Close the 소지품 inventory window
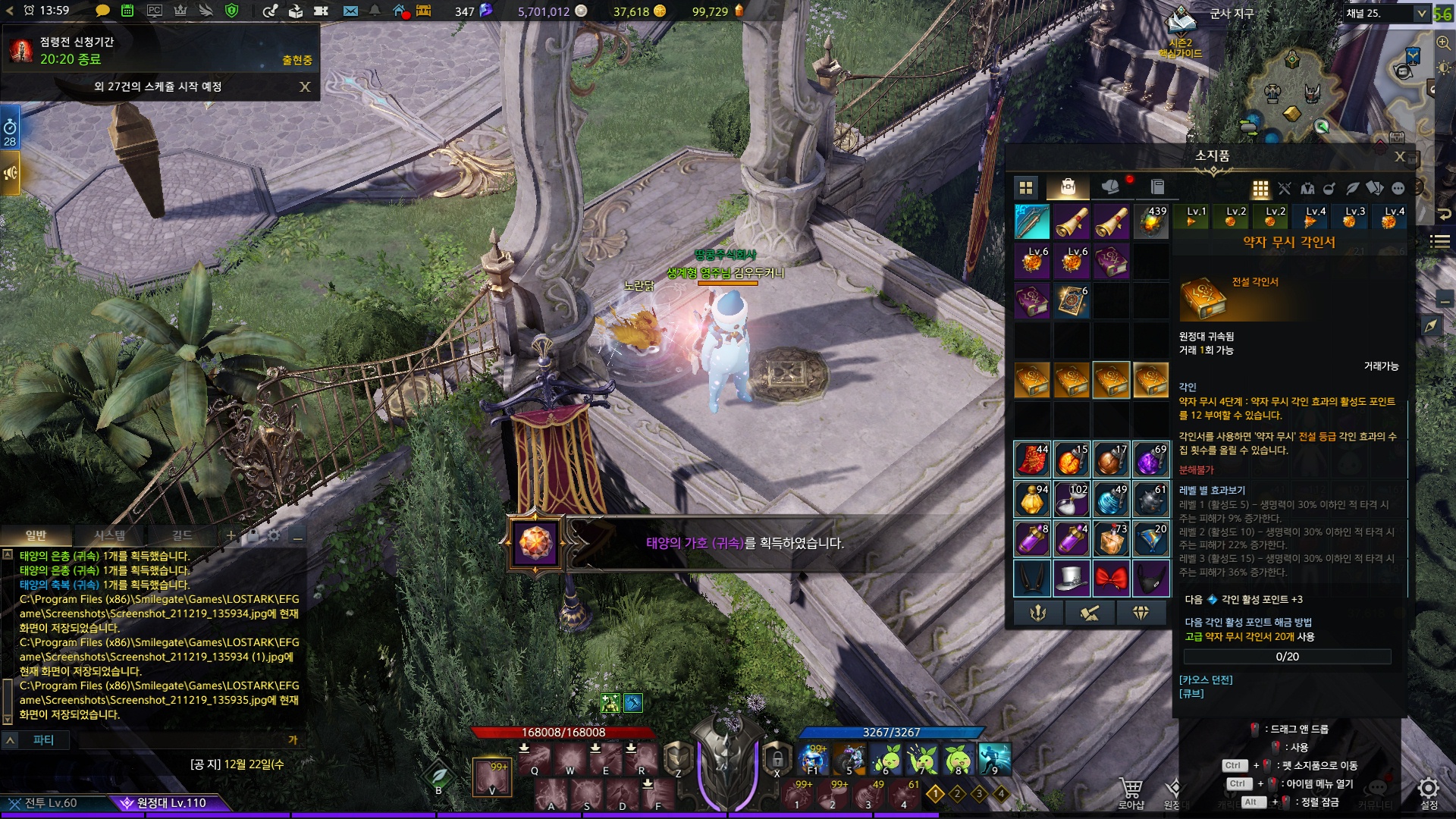This screenshot has height=819, width=1456. pos(1400,157)
